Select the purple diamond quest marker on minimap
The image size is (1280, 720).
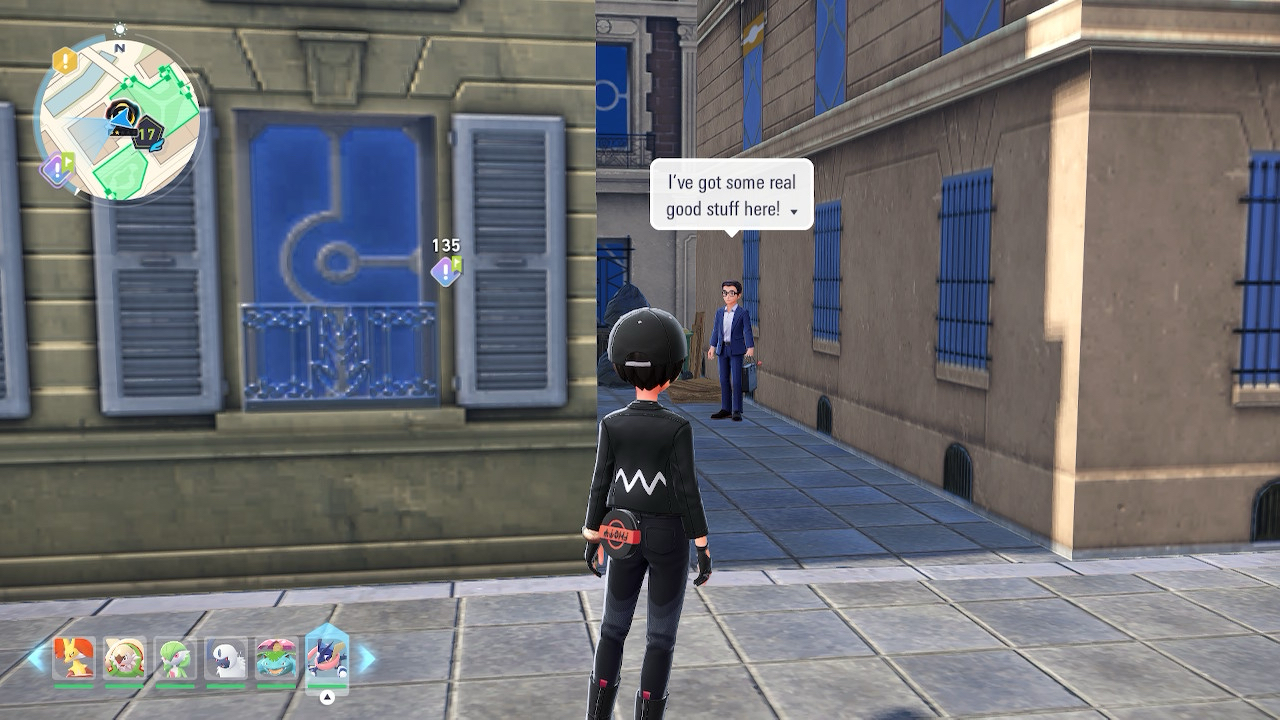click(56, 168)
